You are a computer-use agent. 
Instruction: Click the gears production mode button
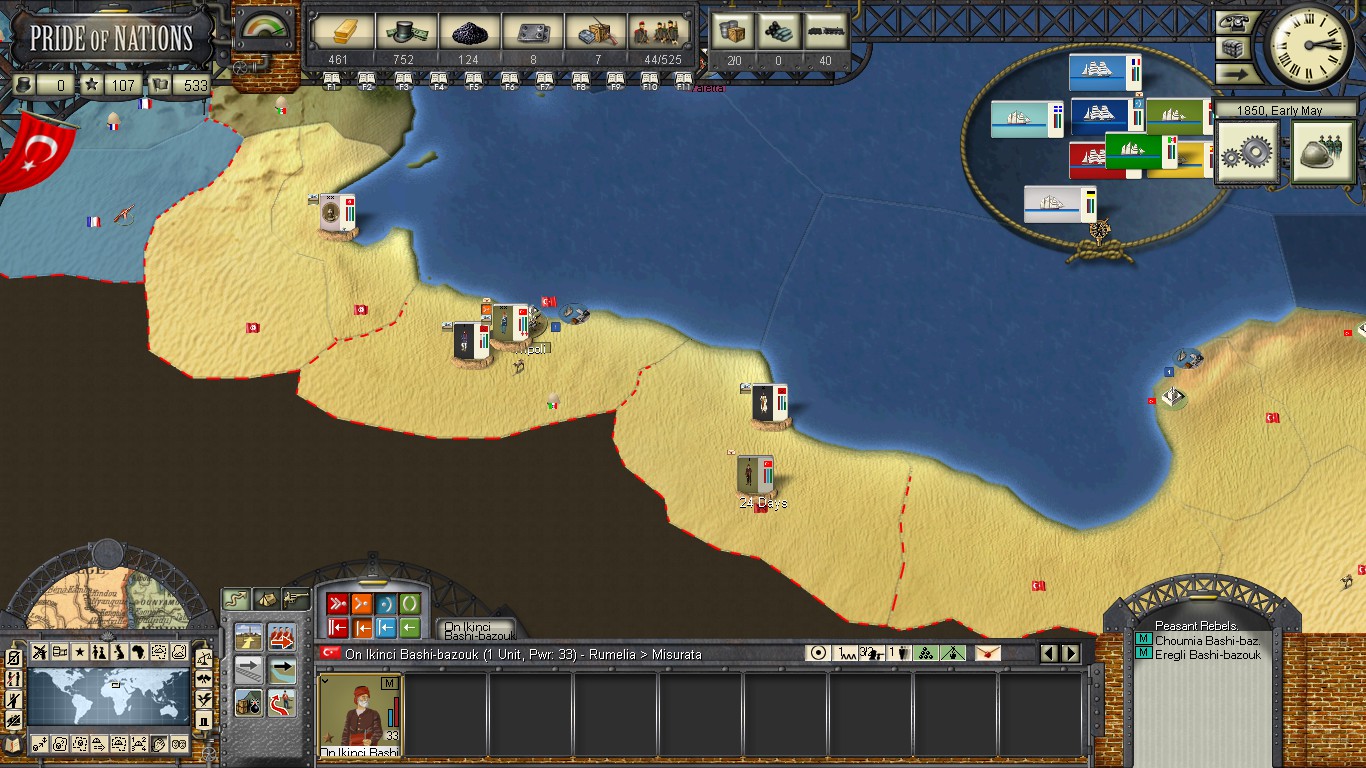(1246, 153)
